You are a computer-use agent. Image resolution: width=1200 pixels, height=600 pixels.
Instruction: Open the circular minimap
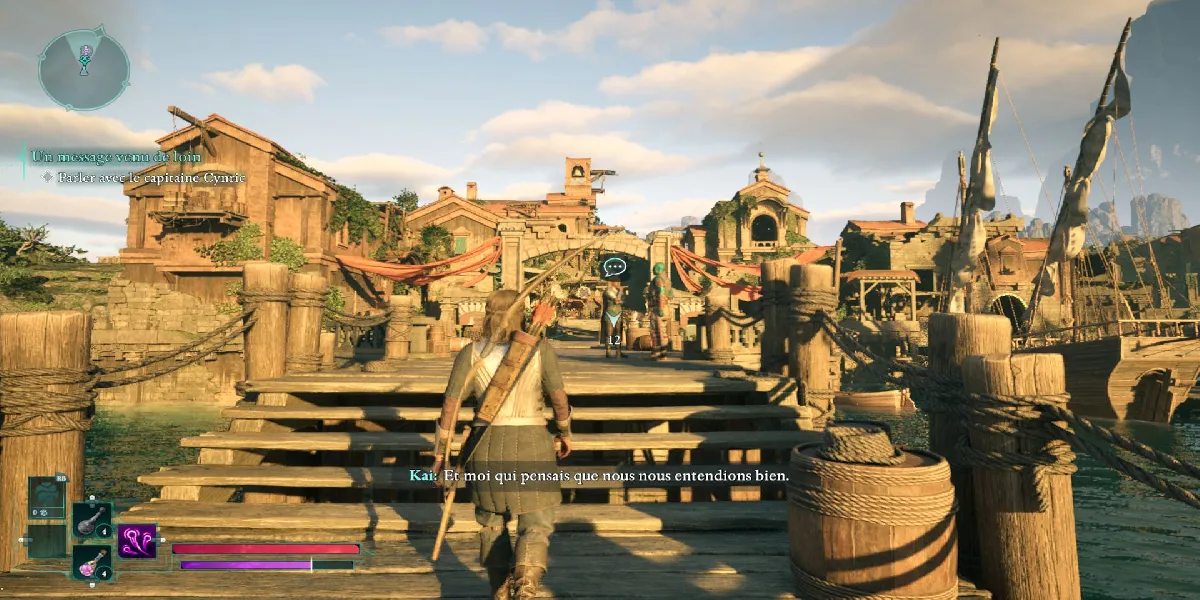click(x=84, y=68)
